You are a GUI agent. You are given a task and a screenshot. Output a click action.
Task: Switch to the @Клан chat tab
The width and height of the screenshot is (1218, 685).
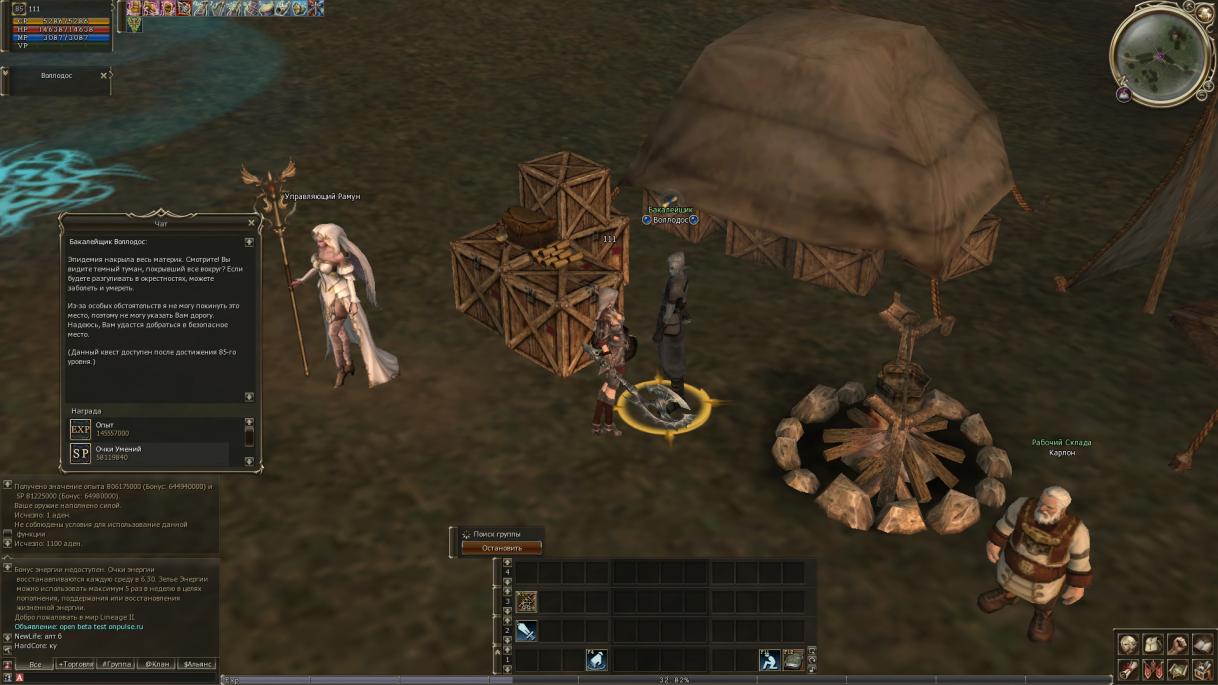pos(154,664)
